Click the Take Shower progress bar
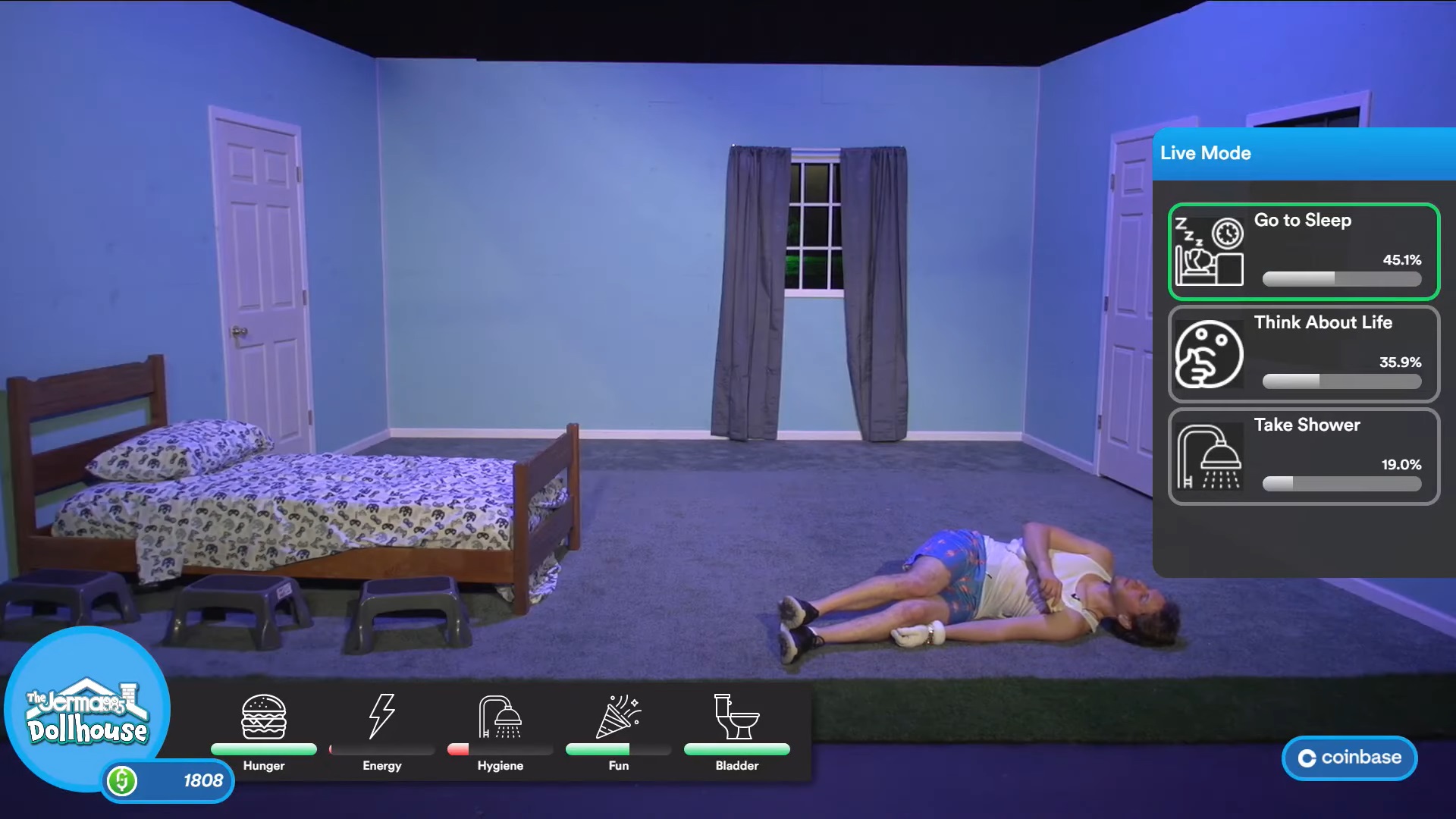This screenshot has width=1456, height=819. pyautogui.click(x=1341, y=485)
